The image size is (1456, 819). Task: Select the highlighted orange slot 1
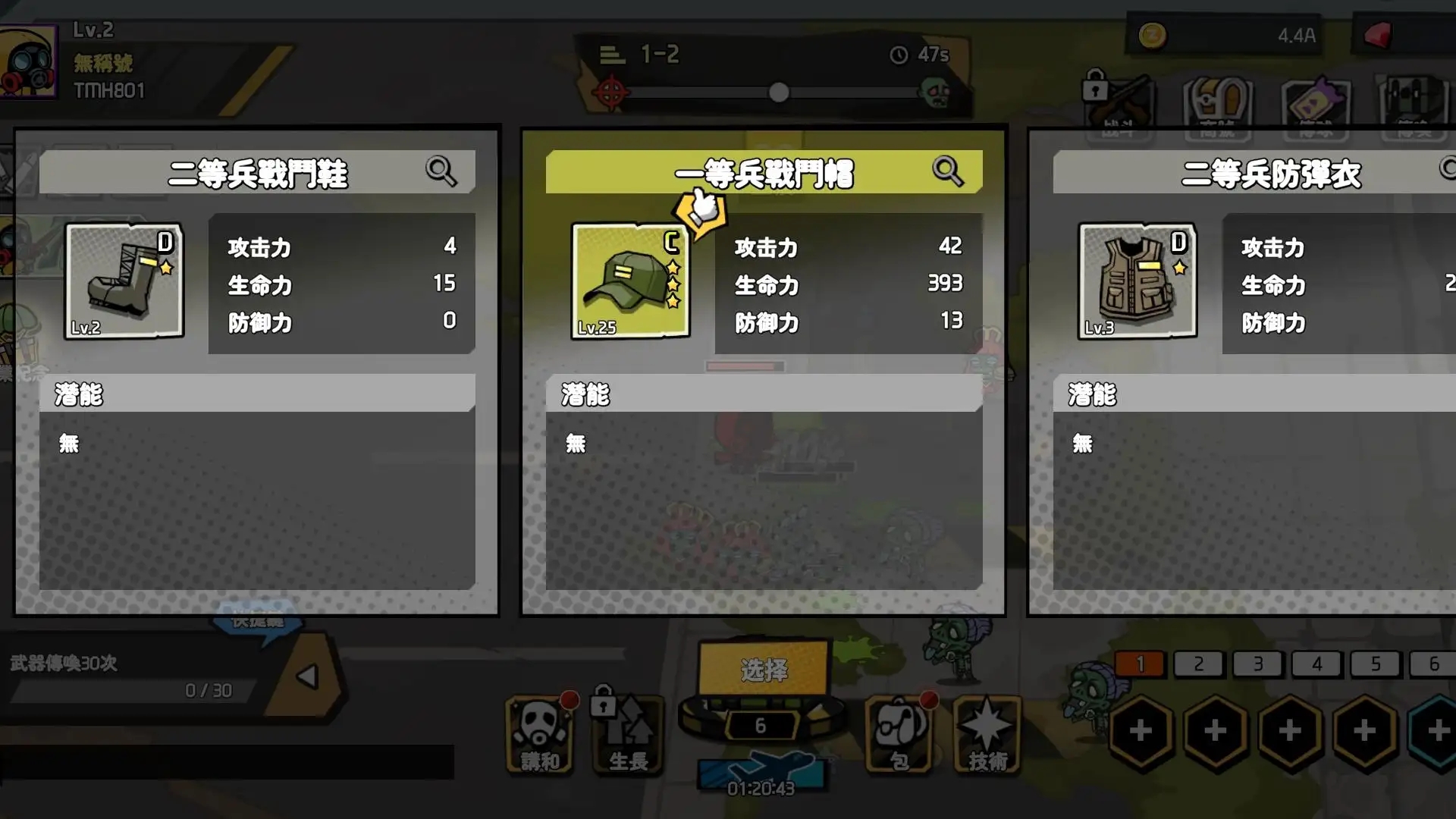(x=1139, y=664)
